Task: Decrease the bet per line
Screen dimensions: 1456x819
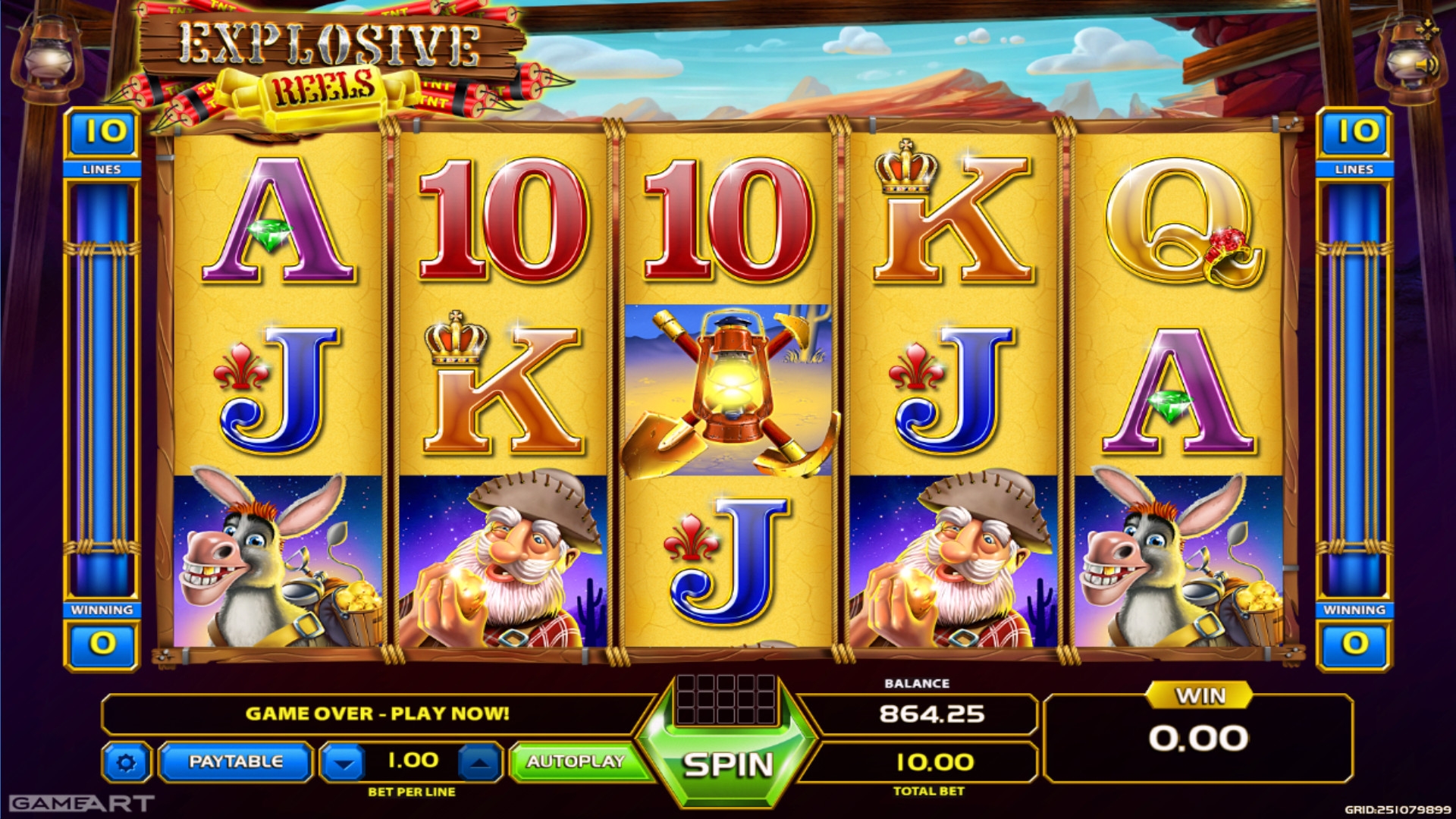Action: 344,763
